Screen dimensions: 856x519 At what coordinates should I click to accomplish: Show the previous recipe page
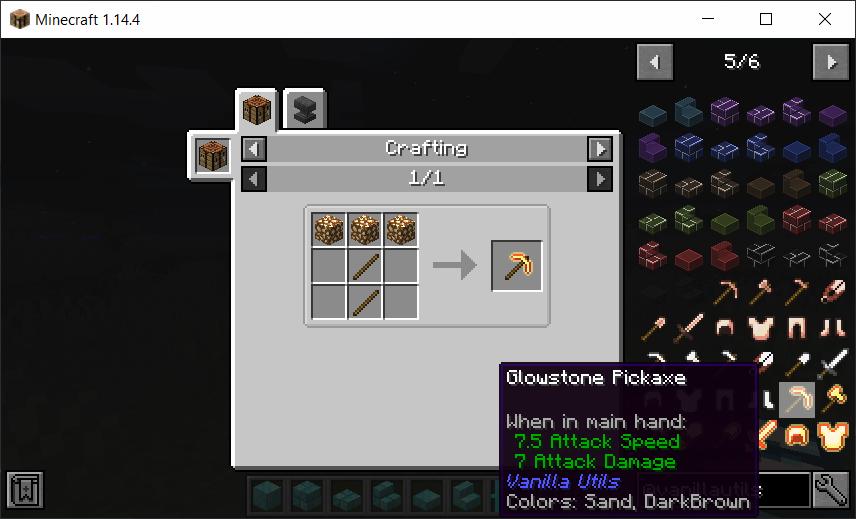[255, 179]
